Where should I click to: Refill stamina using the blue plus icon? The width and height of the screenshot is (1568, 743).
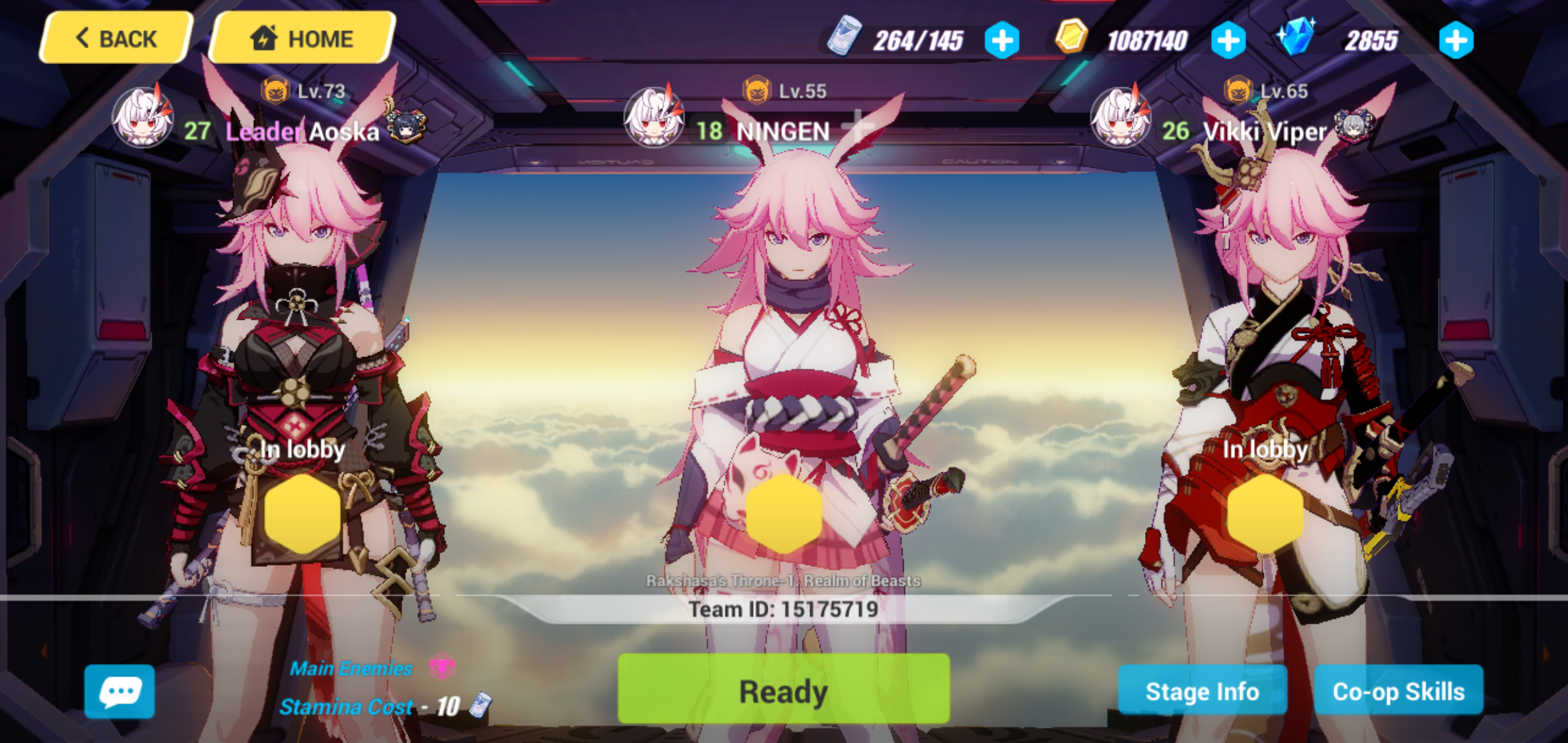tap(1001, 40)
